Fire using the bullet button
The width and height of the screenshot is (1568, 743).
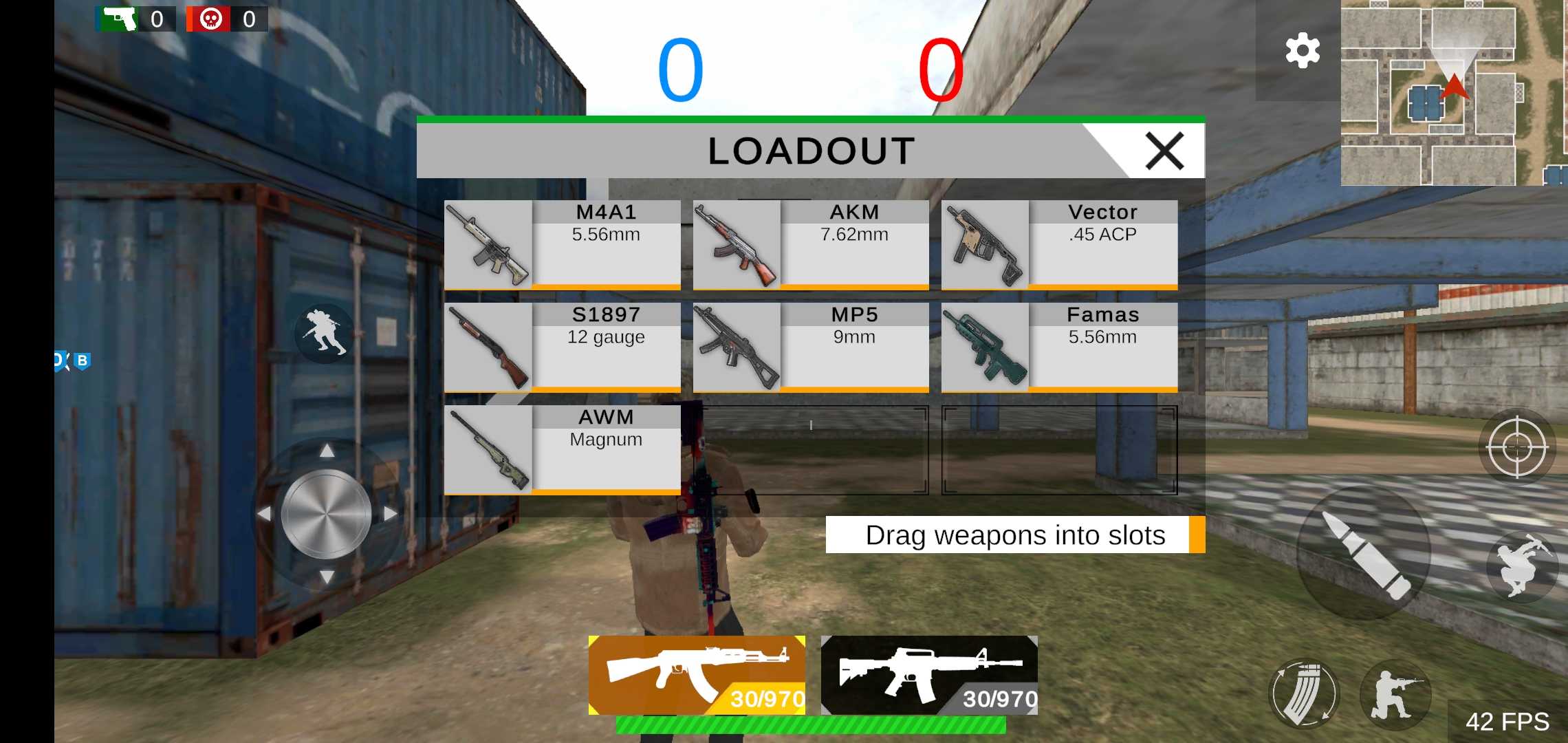(x=1364, y=554)
